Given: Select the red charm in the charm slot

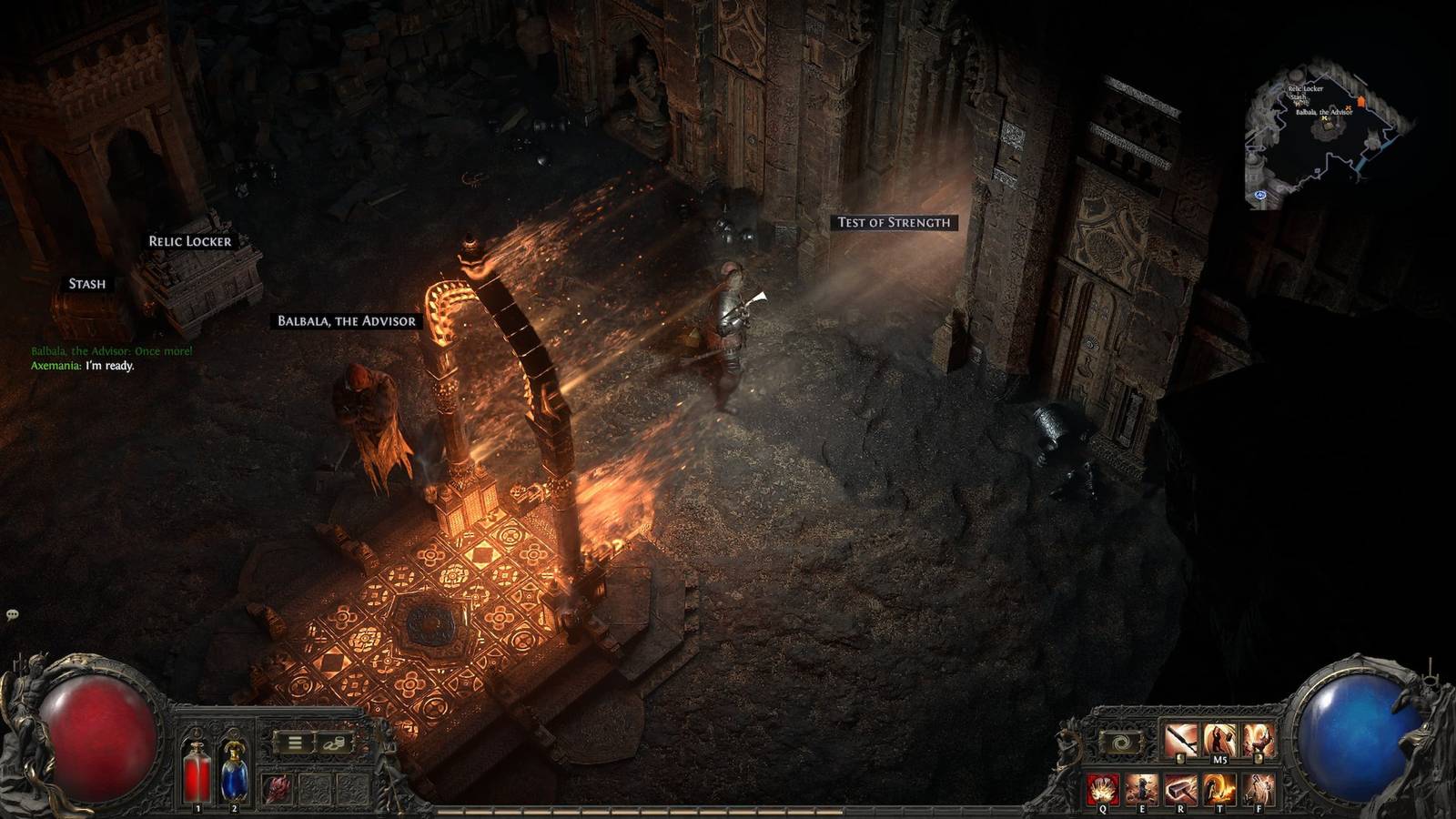Looking at the screenshot, I should [x=278, y=787].
